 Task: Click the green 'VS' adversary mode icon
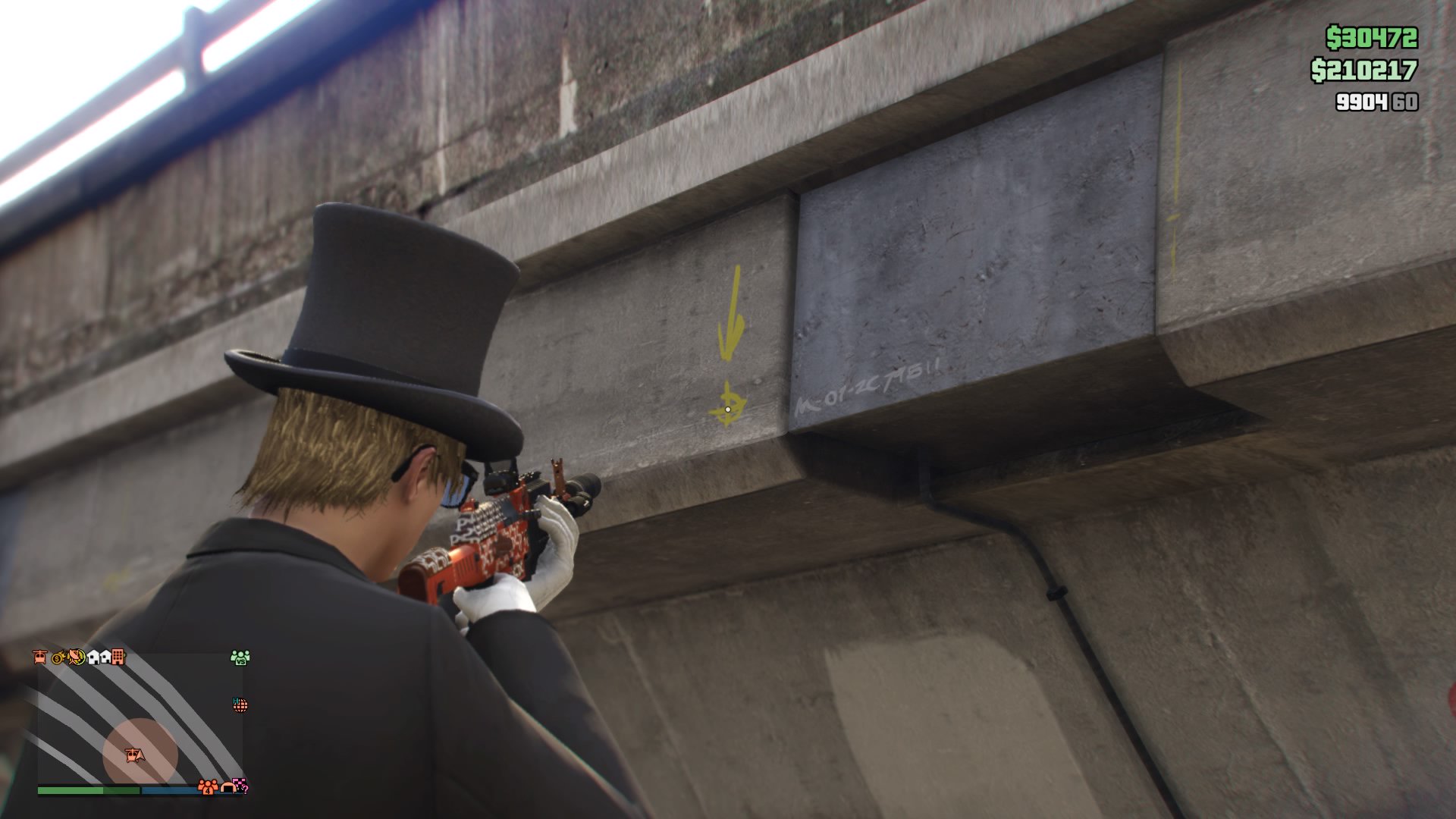point(240,658)
